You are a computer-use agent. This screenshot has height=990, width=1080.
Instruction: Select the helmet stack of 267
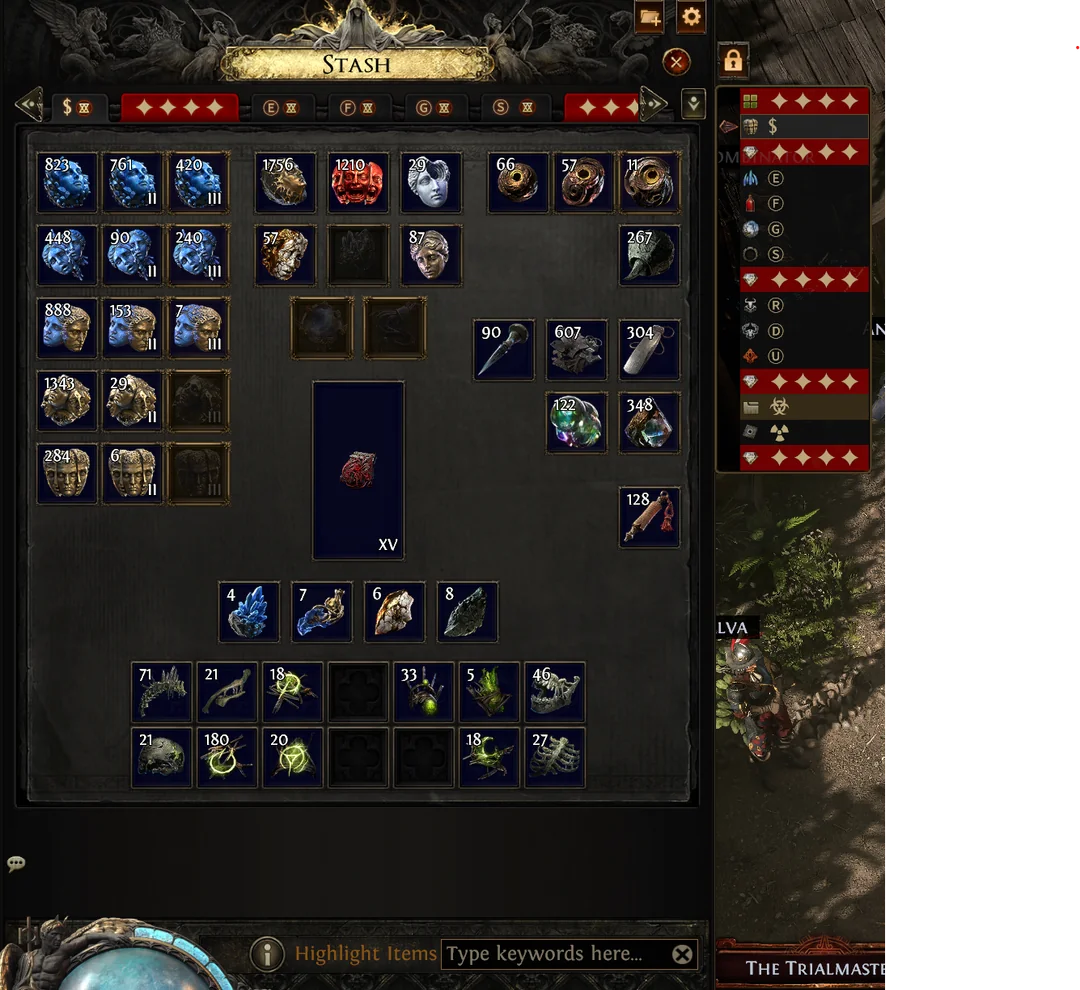(x=649, y=255)
